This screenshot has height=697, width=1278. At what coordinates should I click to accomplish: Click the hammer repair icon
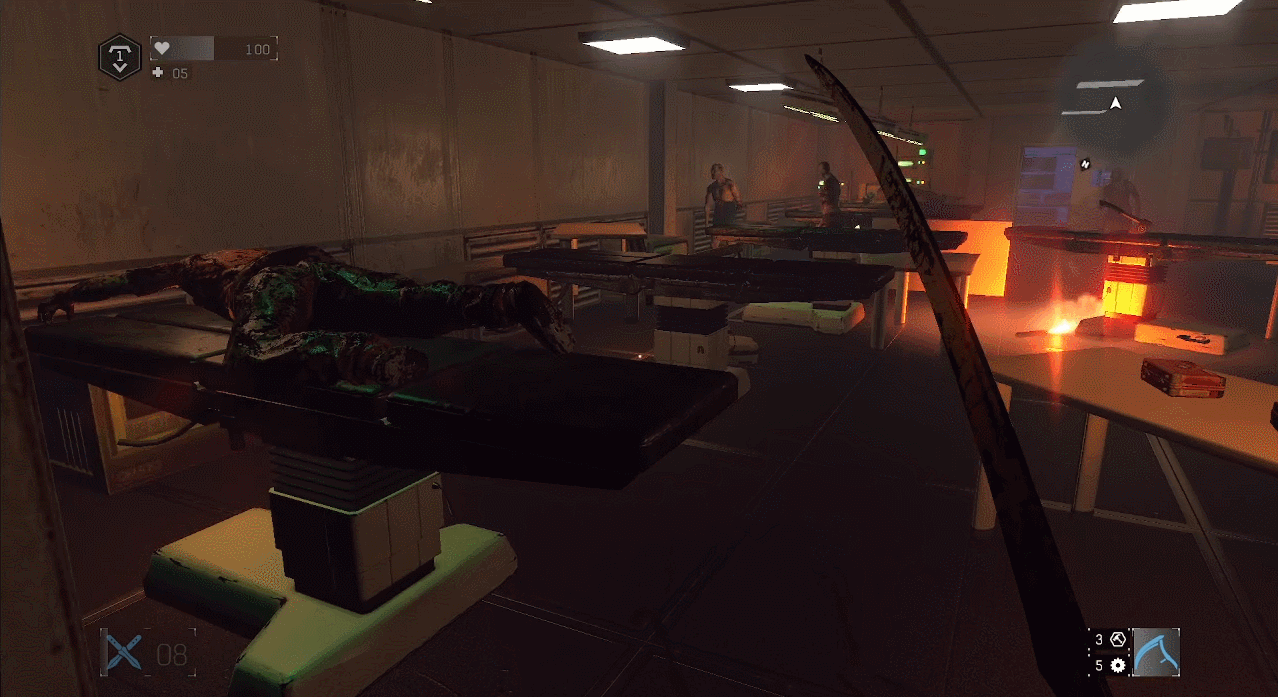click(1118, 639)
